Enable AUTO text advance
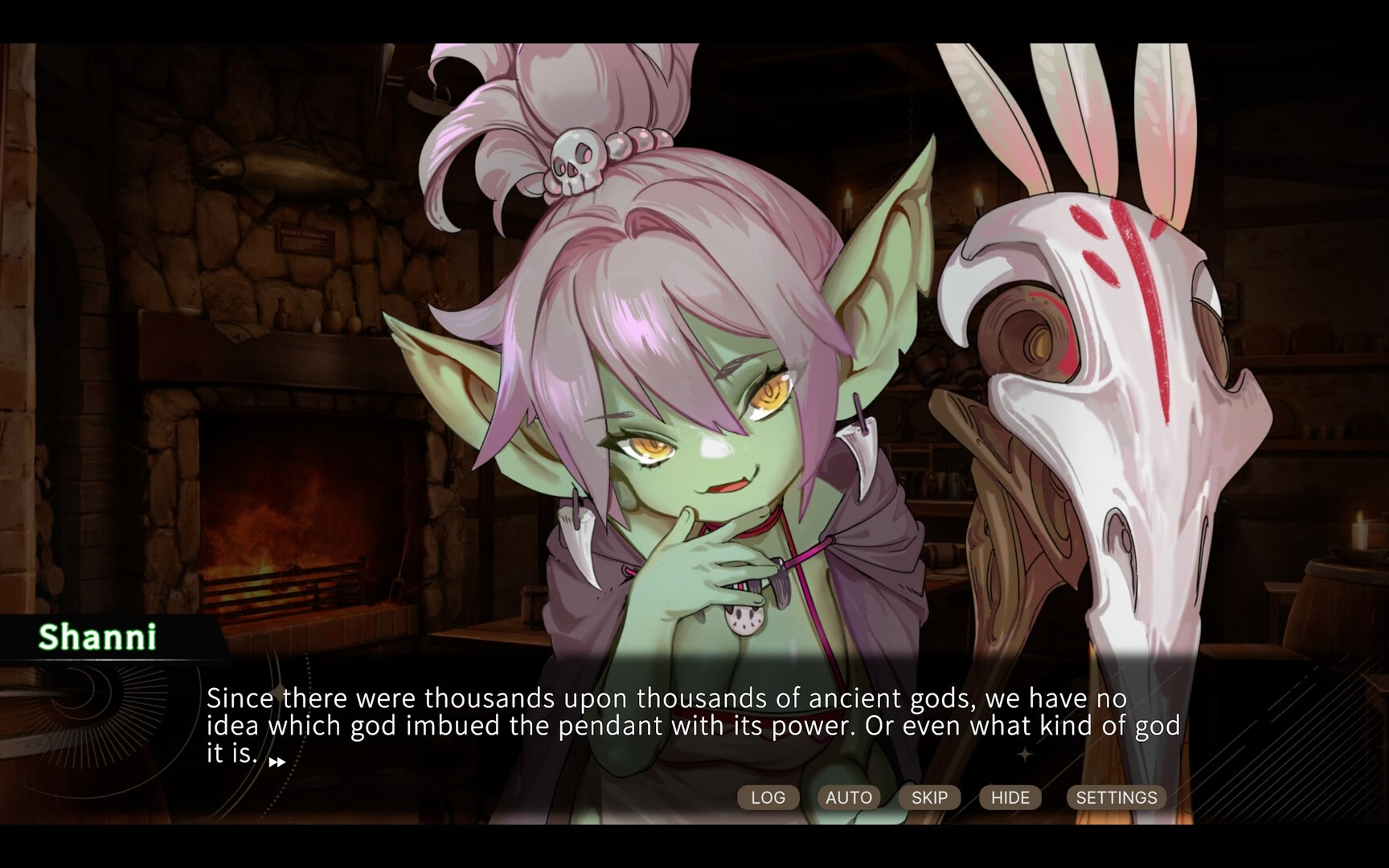This screenshot has height=868, width=1389. (x=849, y=797)
